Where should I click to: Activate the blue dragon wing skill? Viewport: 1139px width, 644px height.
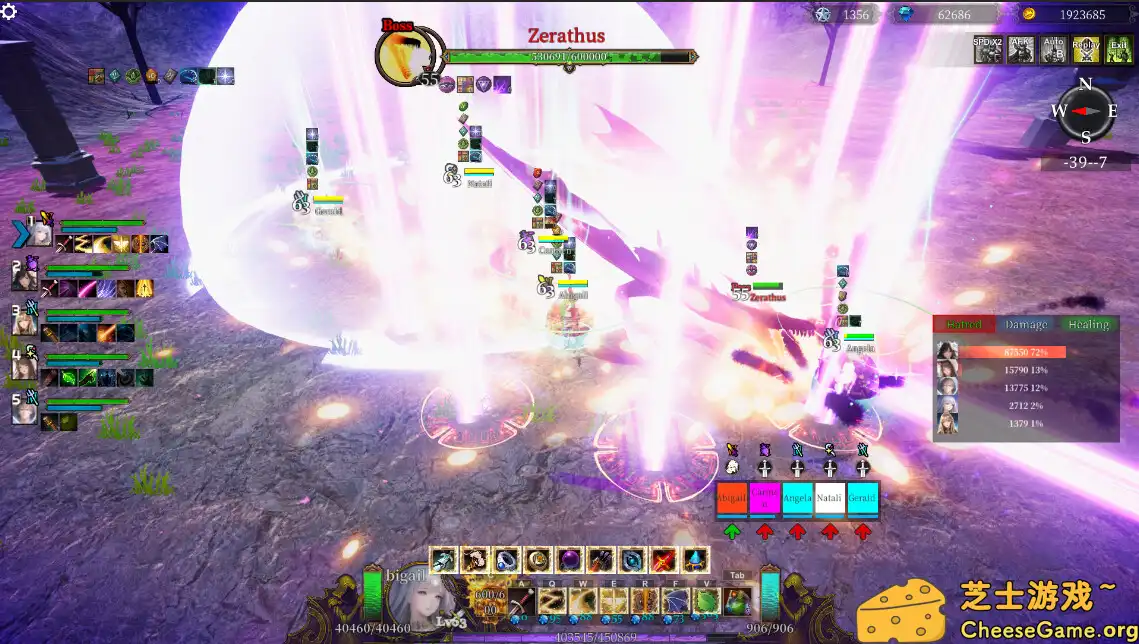pyautogui.click(x=676, y=602)
